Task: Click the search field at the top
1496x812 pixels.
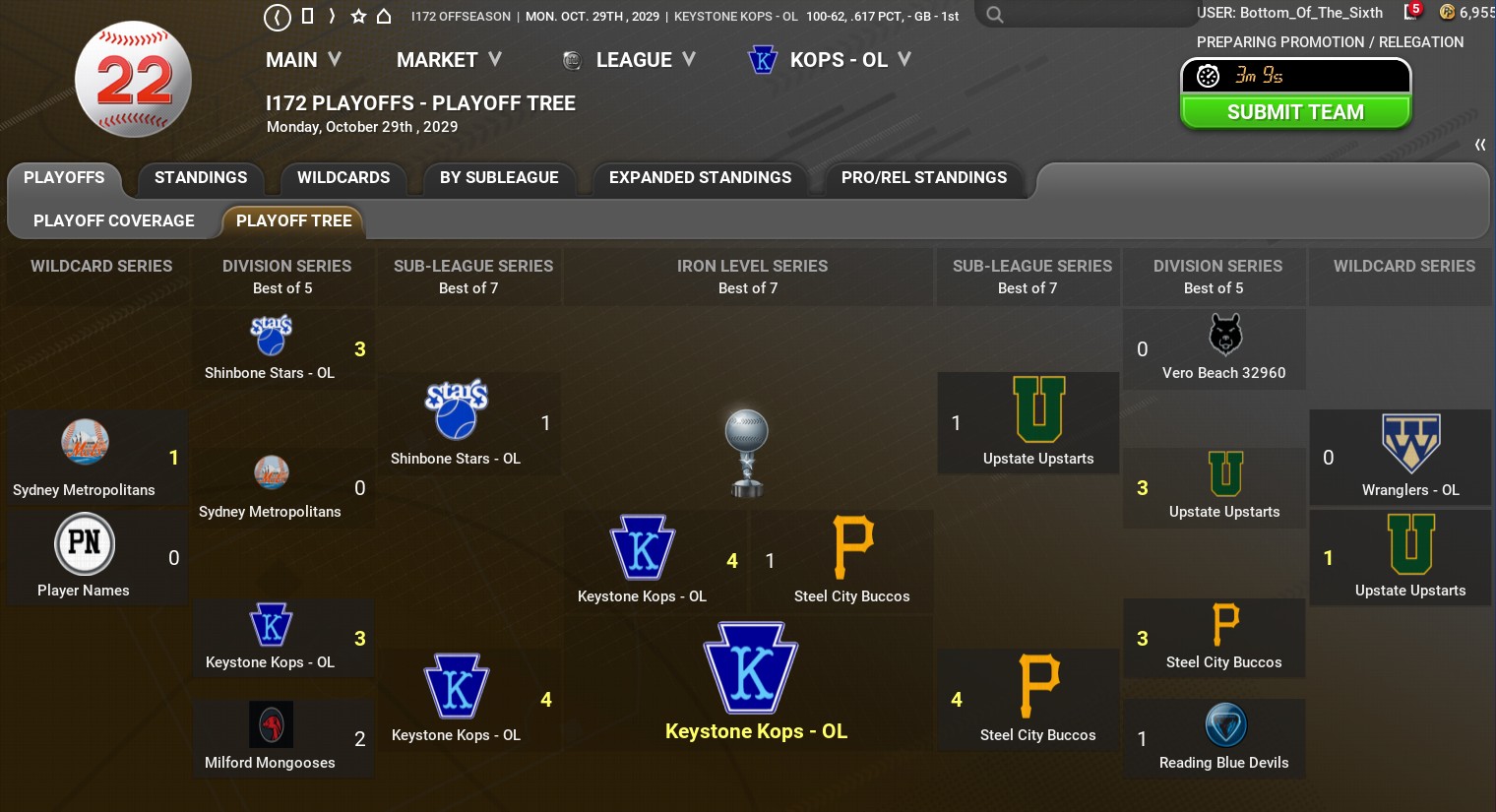Action: (x=1083, y=15)
